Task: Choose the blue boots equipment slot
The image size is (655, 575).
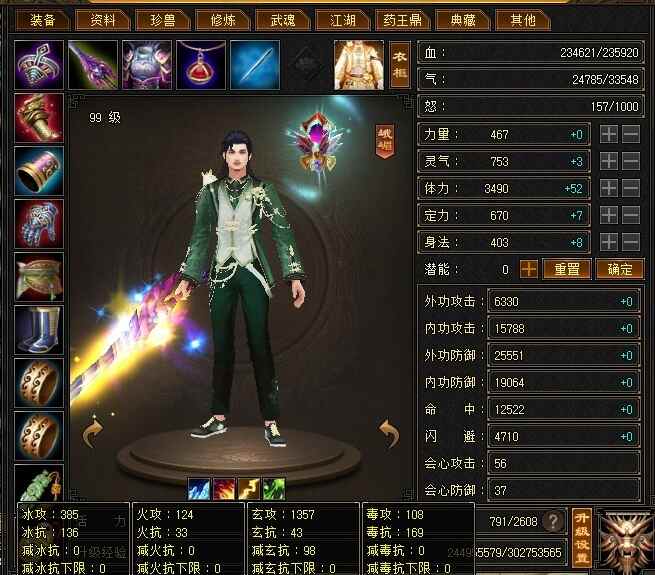Action: click(x=40, y=330)
